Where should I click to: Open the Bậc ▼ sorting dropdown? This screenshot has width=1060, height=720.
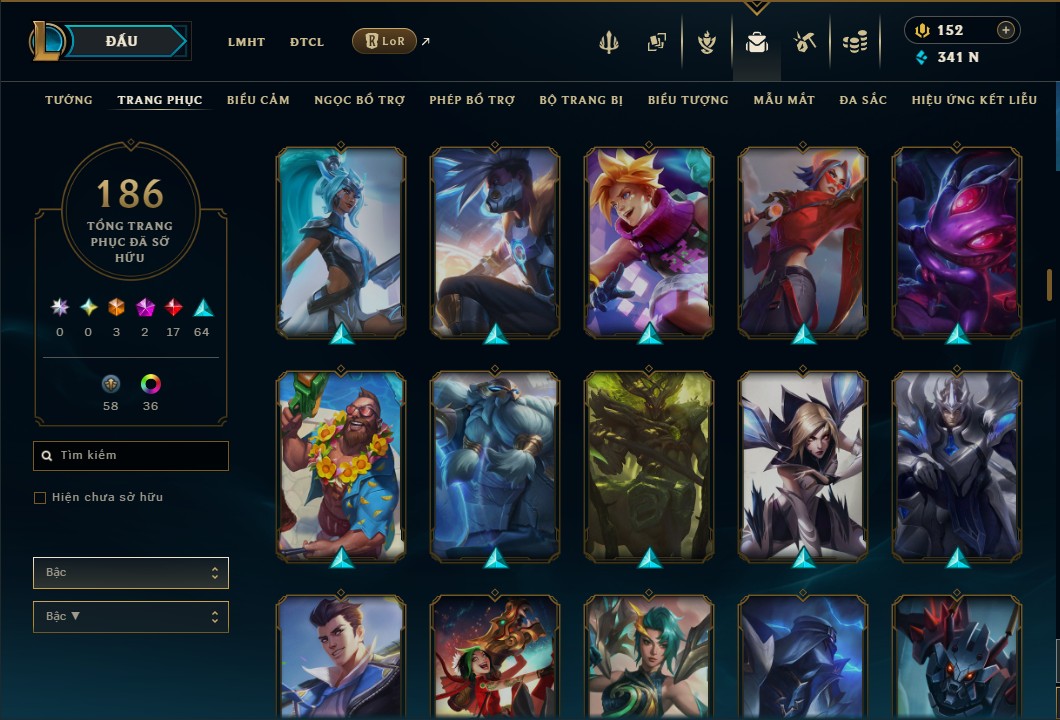pyautogui.click(x=131, y=617)
